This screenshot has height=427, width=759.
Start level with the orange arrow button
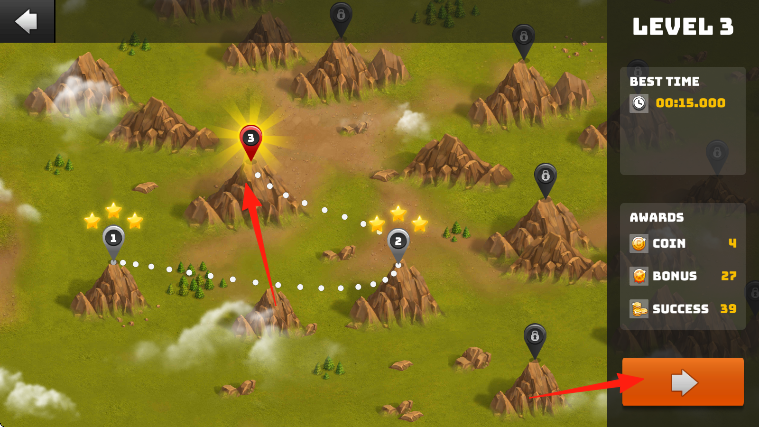(x=683, y=381)
